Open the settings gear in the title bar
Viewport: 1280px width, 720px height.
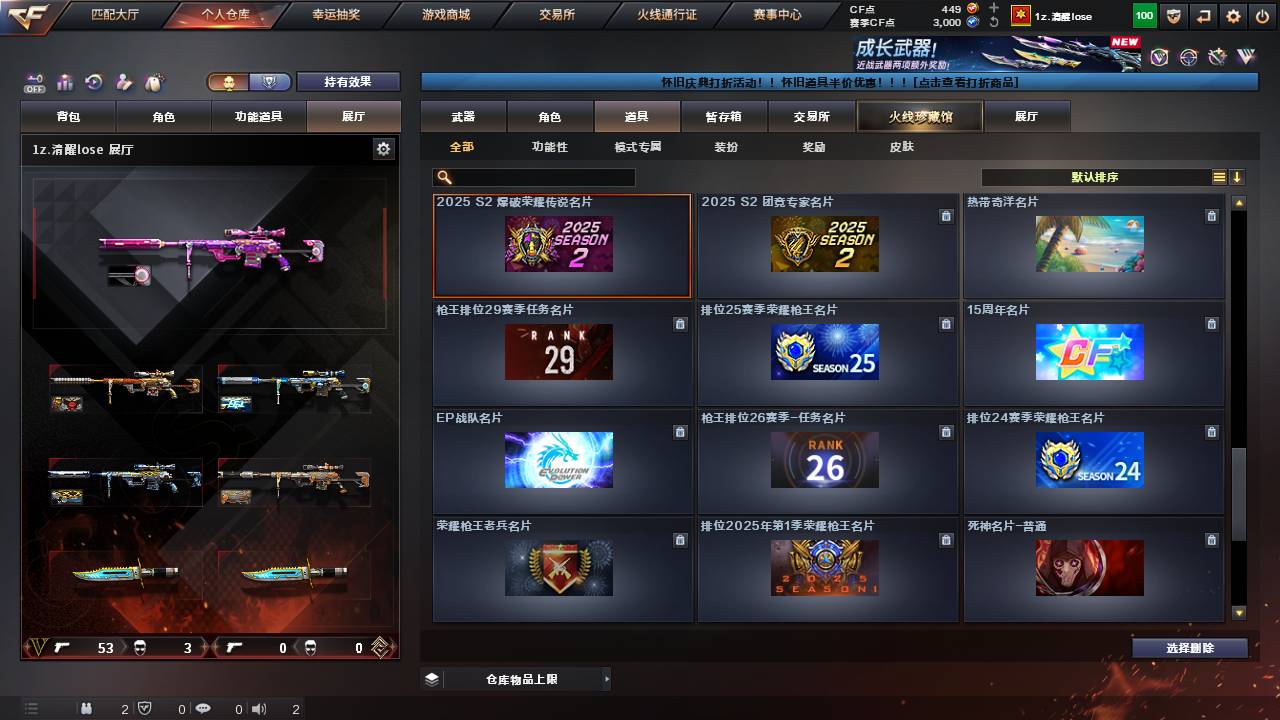point(1233,15)
